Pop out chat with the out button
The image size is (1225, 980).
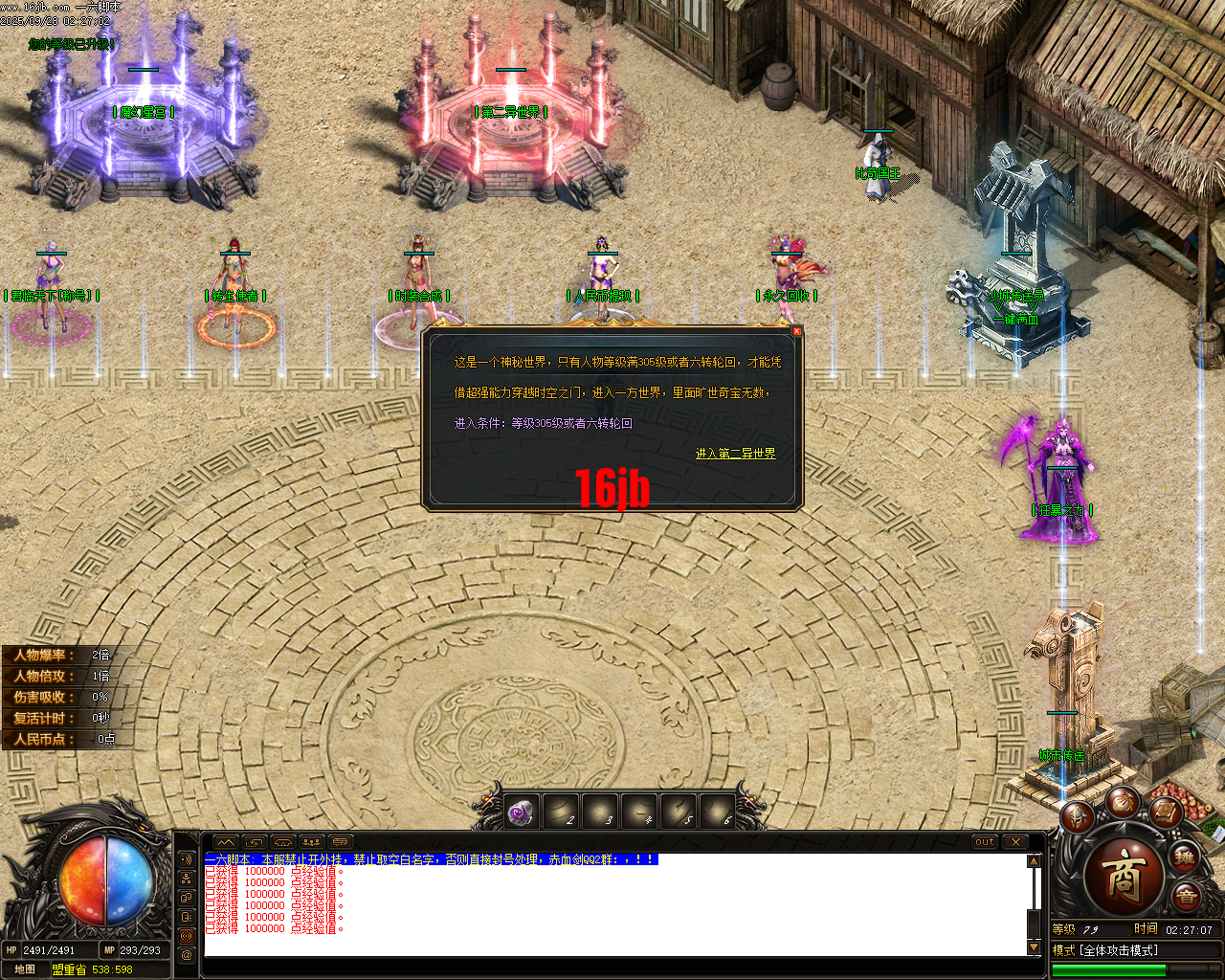point(983,842)
